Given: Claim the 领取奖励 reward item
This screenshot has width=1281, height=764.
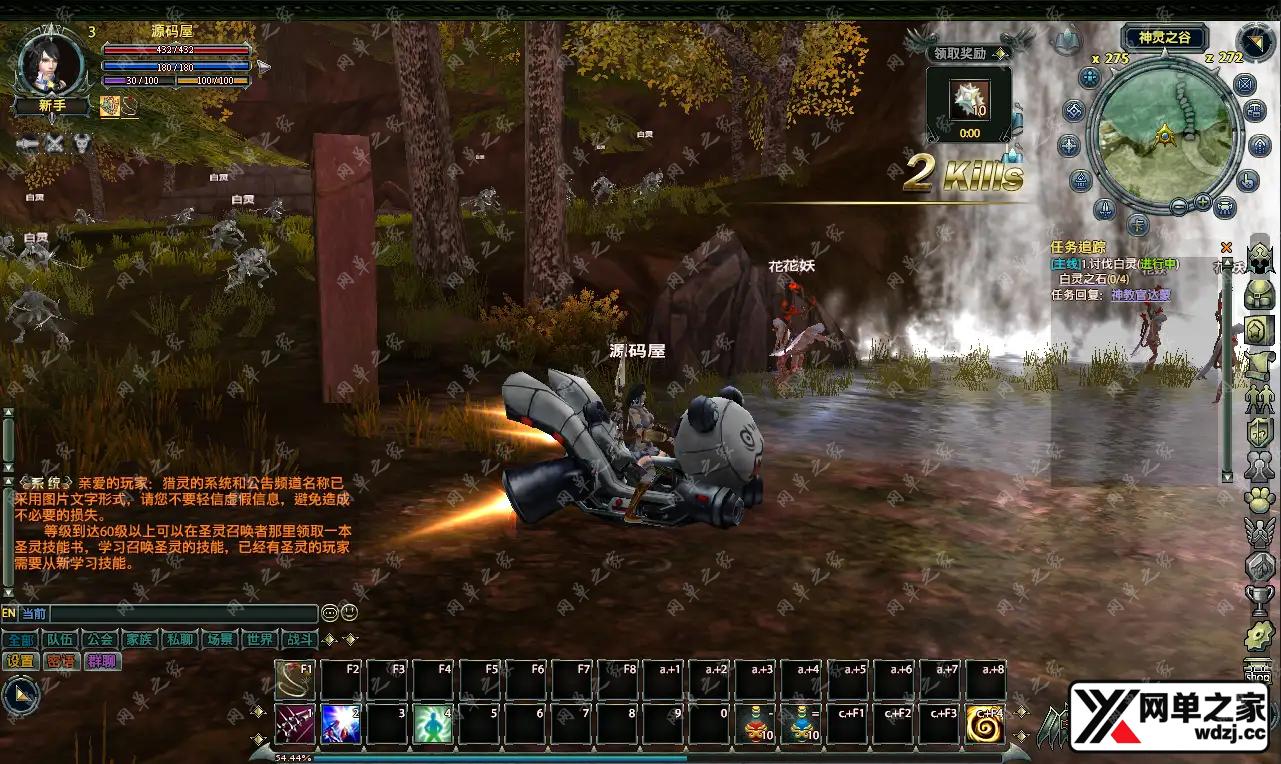Looking at the screenshot, I should pos(968,101).
